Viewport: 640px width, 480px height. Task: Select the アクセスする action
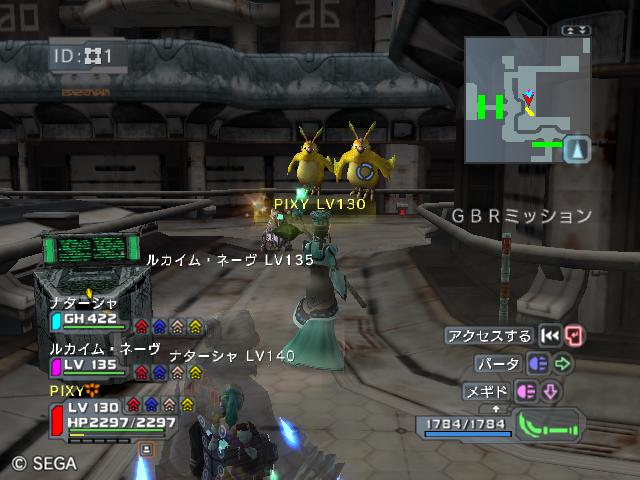(491, 336)
